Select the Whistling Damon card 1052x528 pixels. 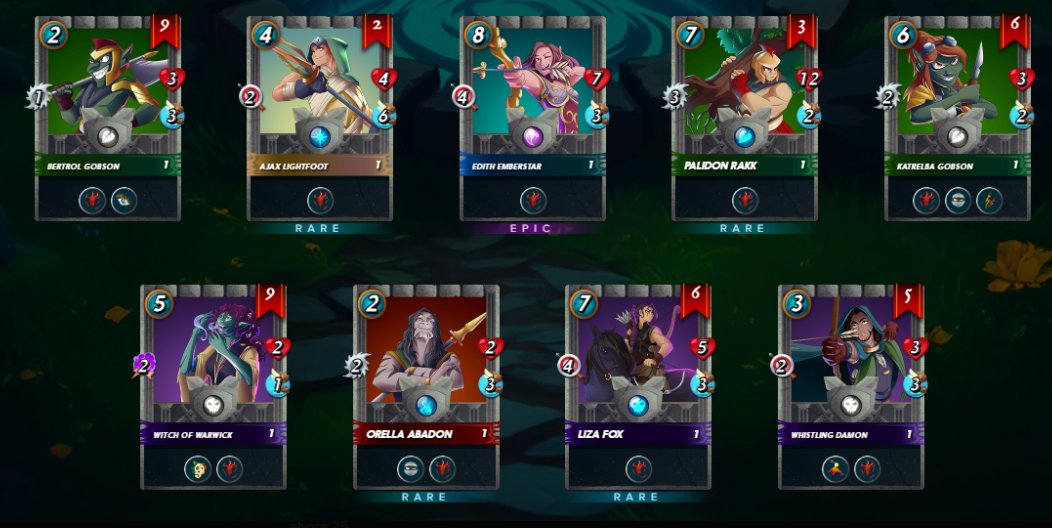(851, 387)
